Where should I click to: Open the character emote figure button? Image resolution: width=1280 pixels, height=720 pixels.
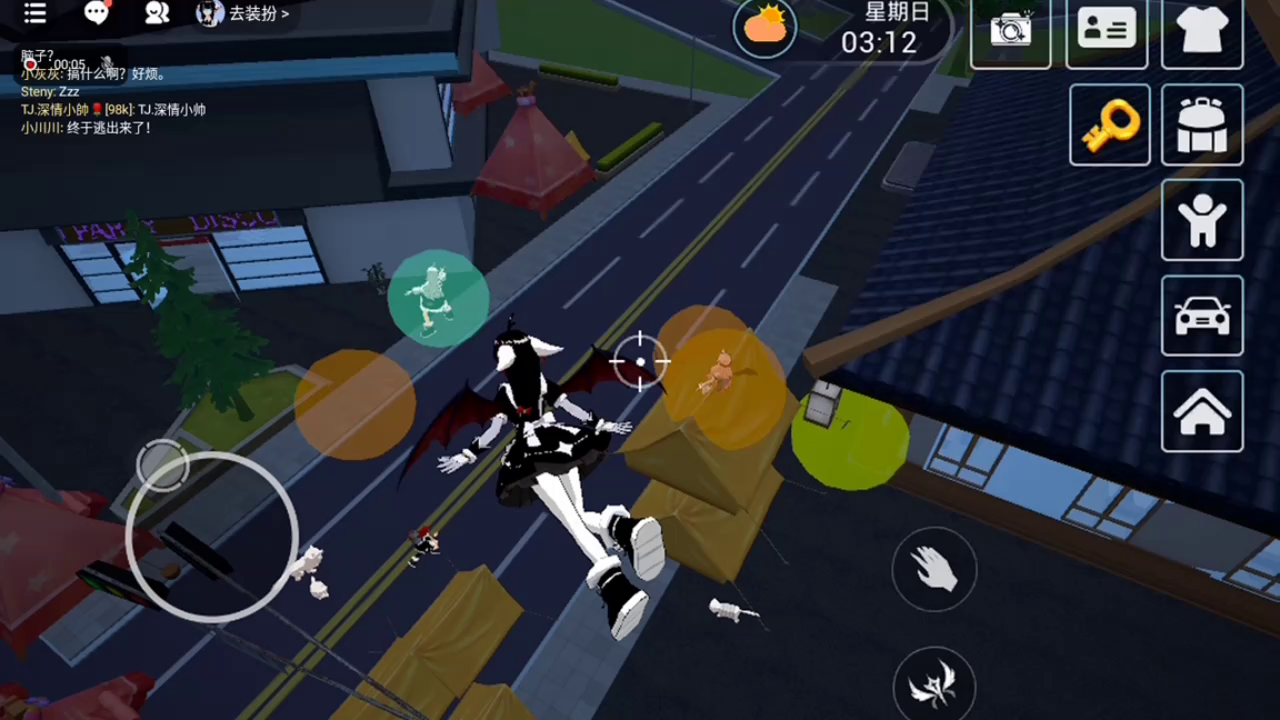click(1202, 220)
